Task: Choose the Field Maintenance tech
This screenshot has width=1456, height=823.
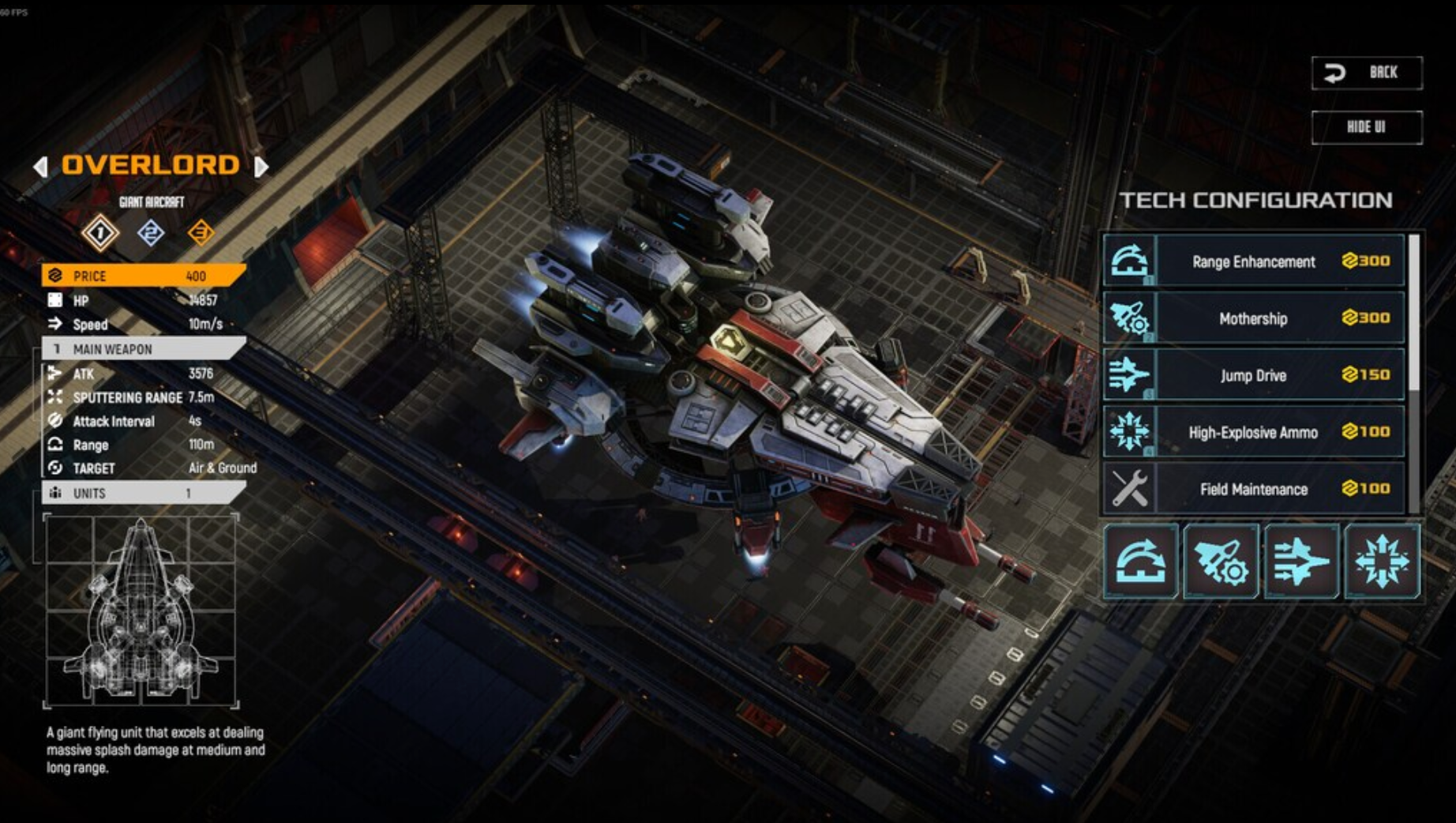Action: coord(1253,489)
